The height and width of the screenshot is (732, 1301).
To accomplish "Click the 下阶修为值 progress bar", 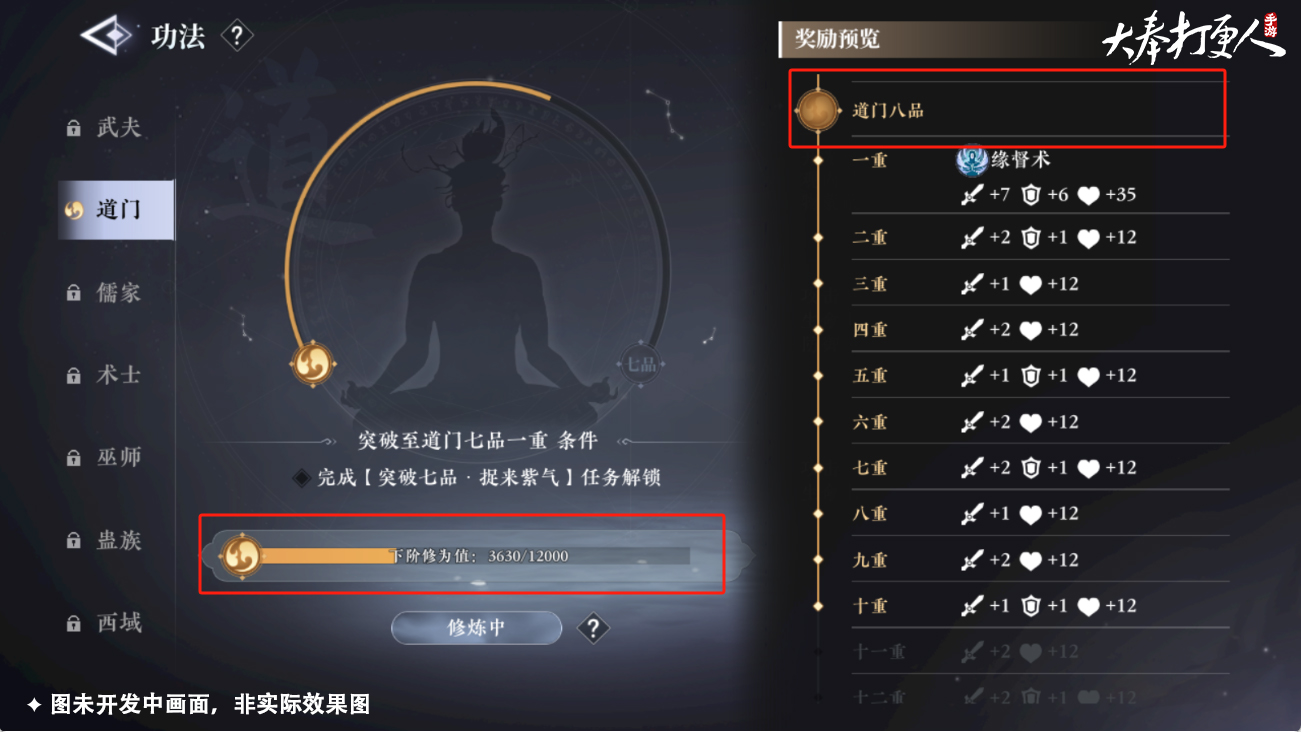I will 480,556.
